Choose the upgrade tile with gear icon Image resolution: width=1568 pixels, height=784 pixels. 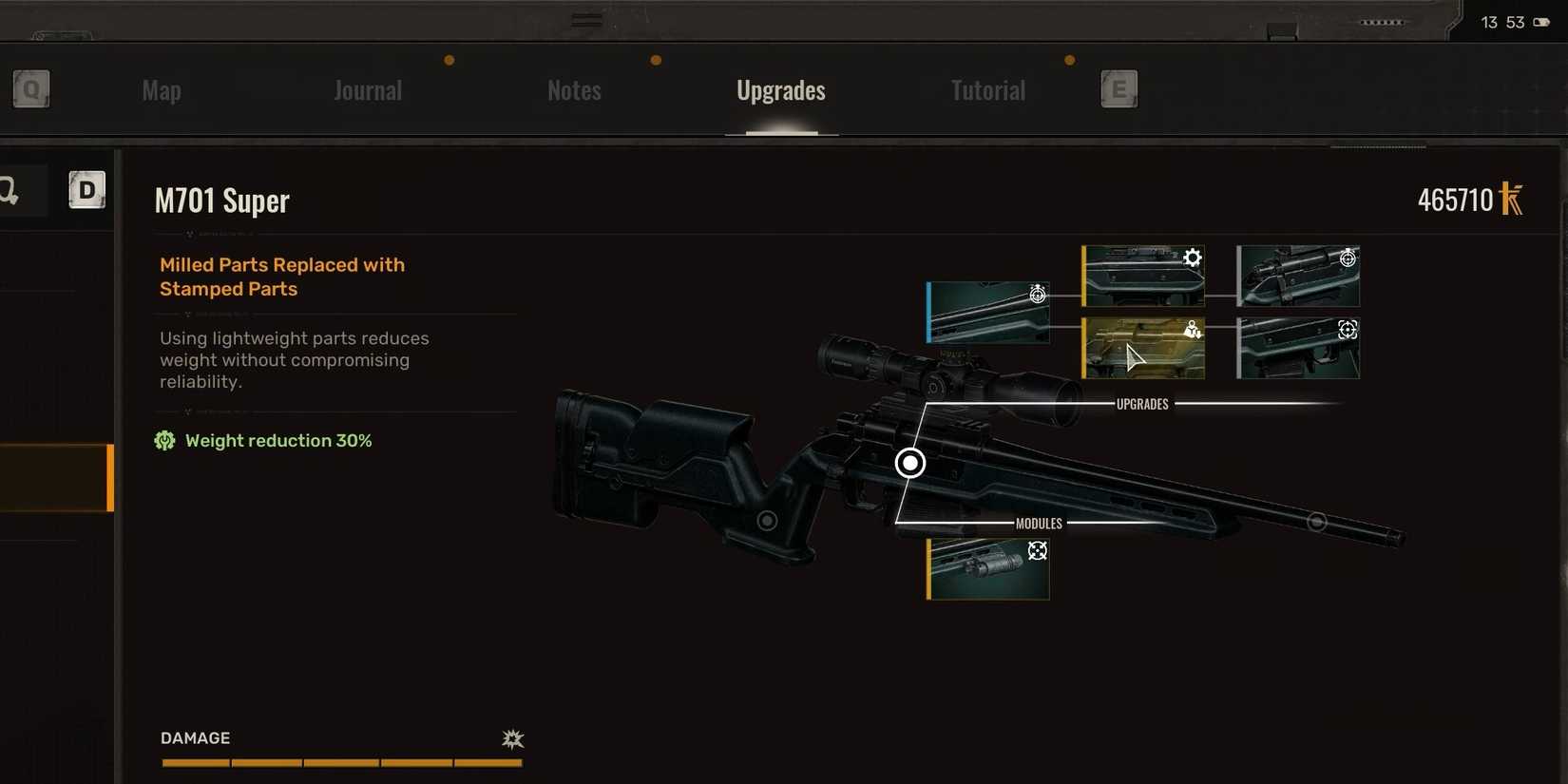pyautogui.click(x=1143, y=276)
